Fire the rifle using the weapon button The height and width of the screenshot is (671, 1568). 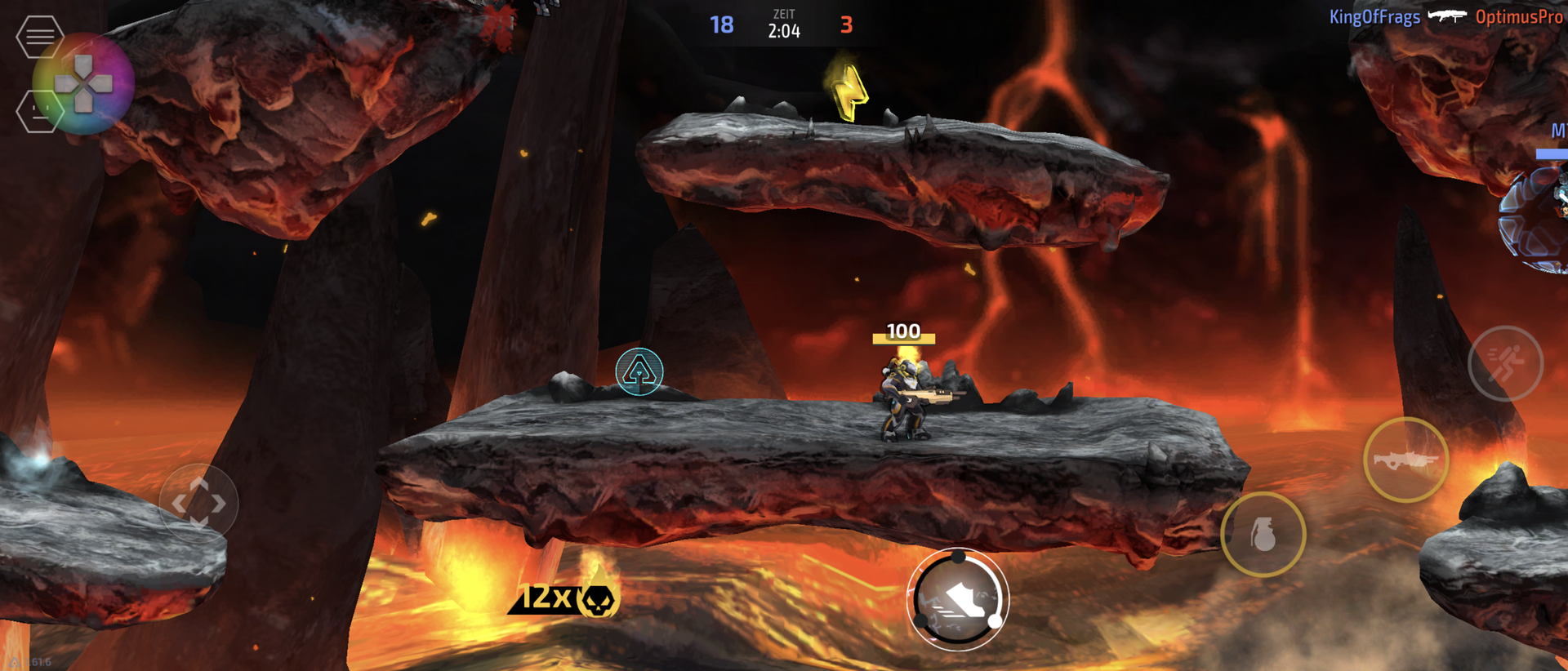click(x=1405, y=460)
